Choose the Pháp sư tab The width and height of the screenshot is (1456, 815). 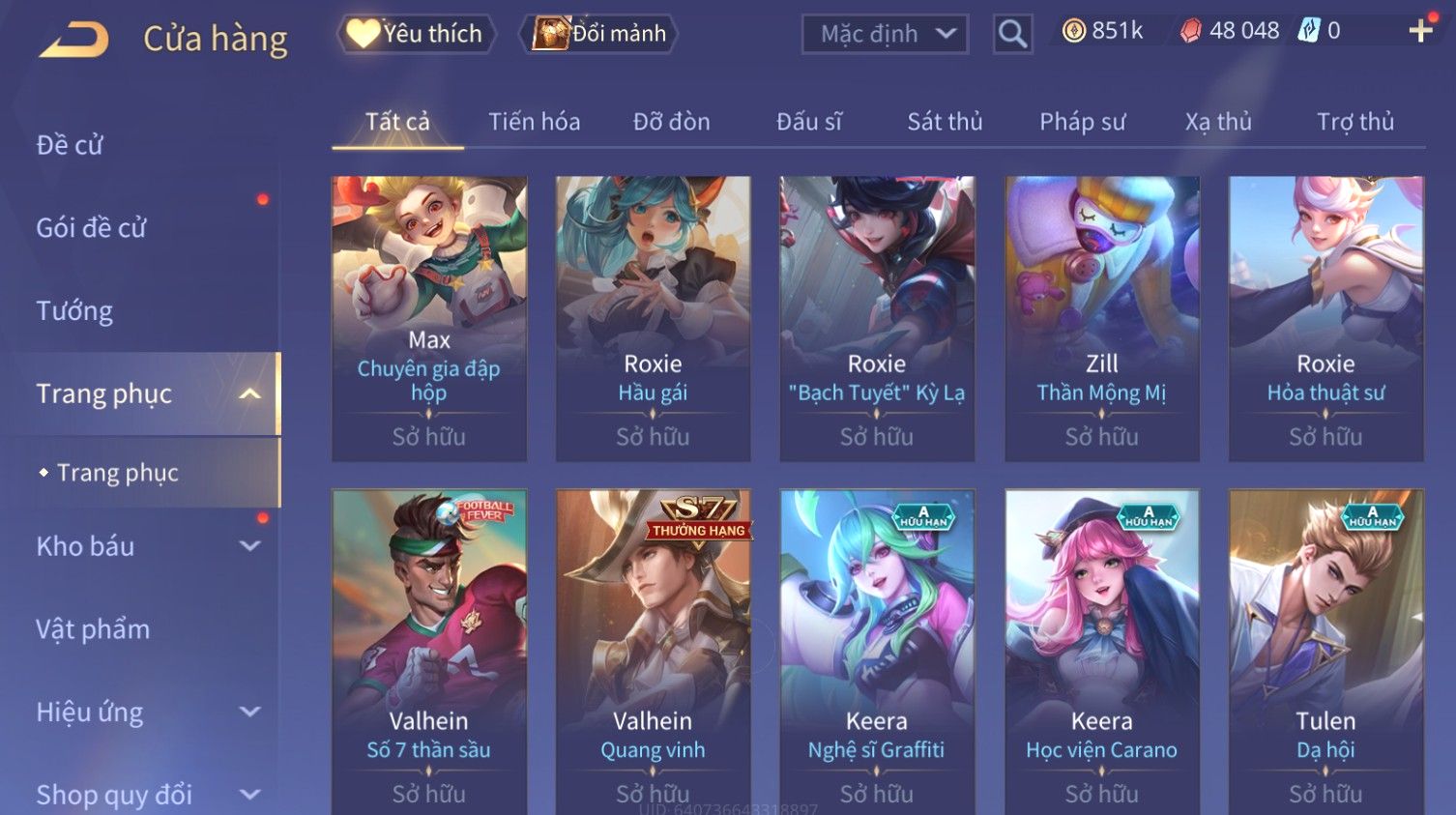pyautogui.click(x=1082, y=122)
